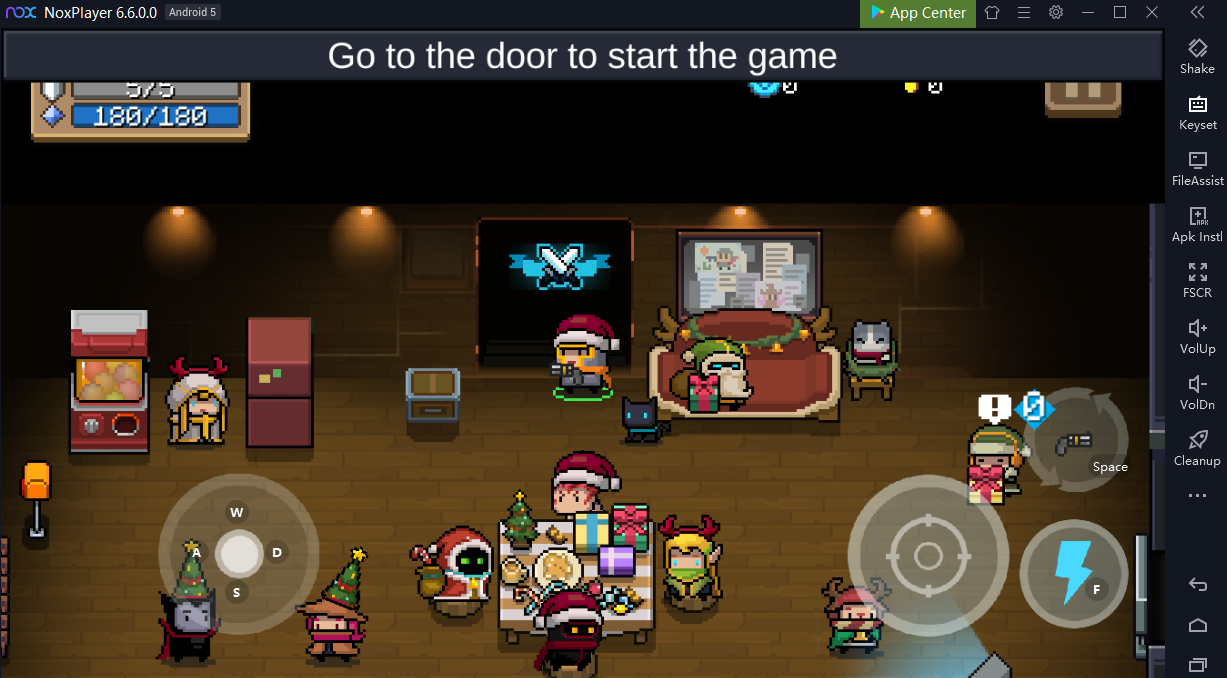Viewport: 1227px width, 678px height.
Task: Switch weapon using the pistol swap button
Action: 1077,440
